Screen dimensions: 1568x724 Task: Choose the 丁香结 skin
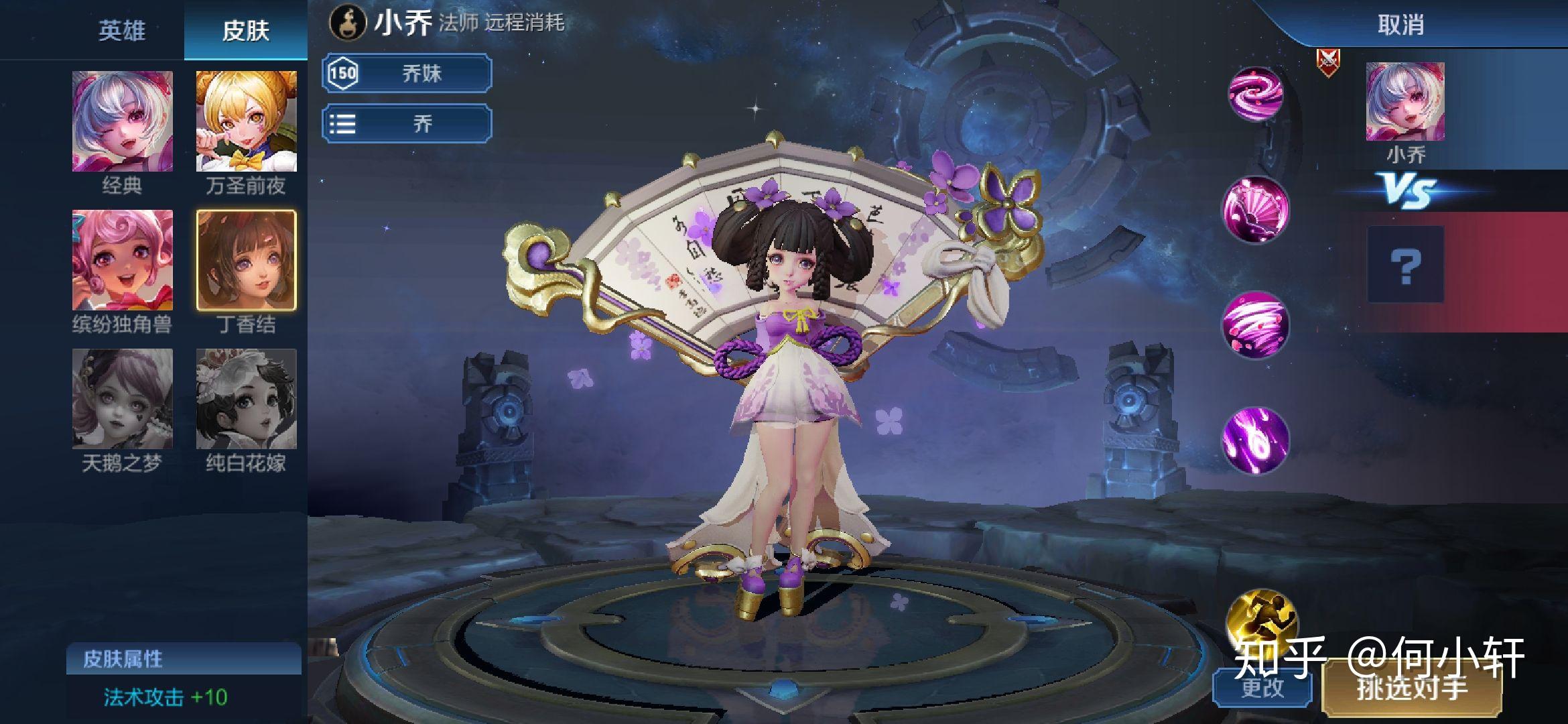(x=246, y=260)
